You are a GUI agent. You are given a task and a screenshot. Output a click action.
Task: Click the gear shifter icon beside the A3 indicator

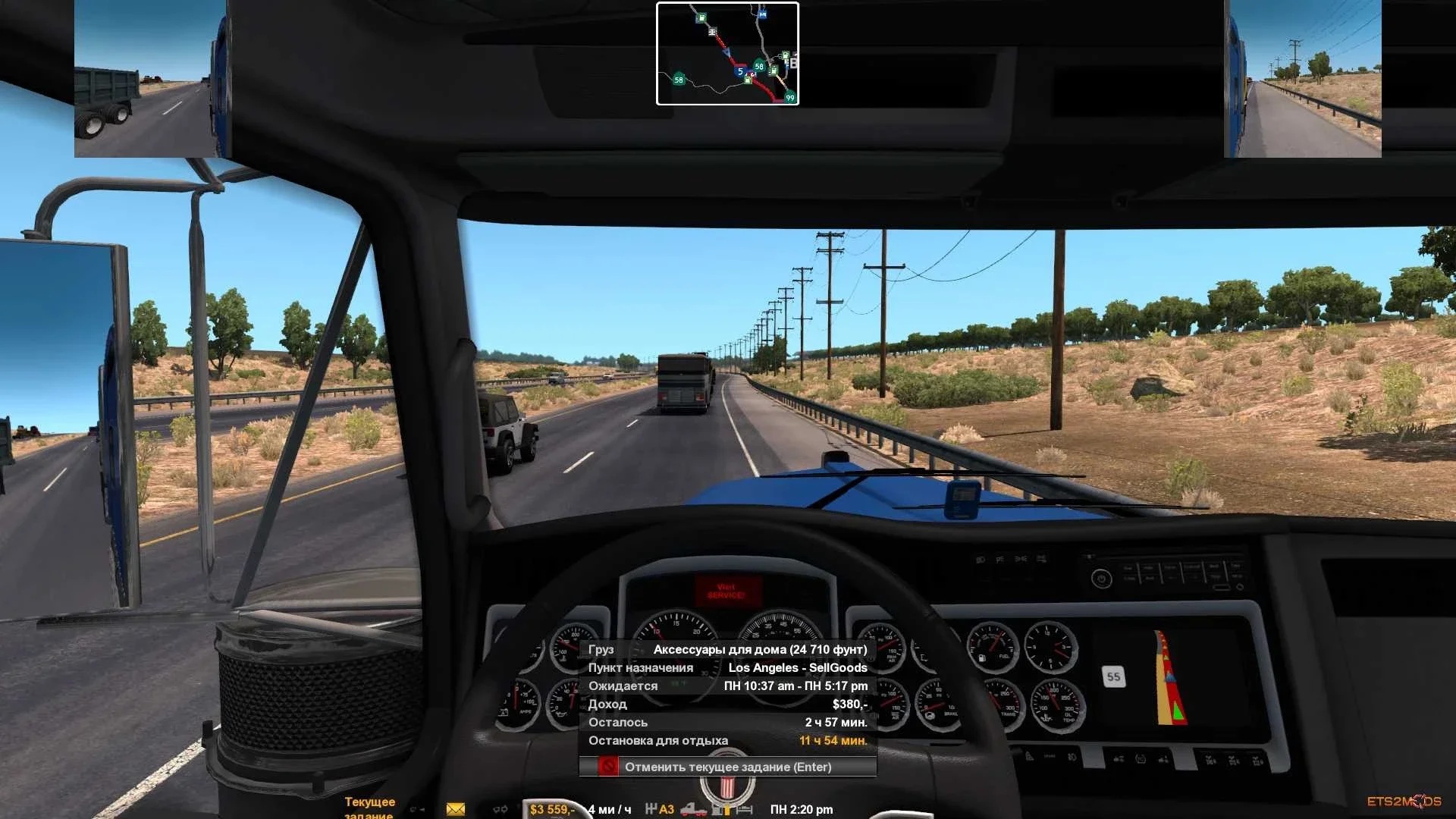(x=650, y=808)
